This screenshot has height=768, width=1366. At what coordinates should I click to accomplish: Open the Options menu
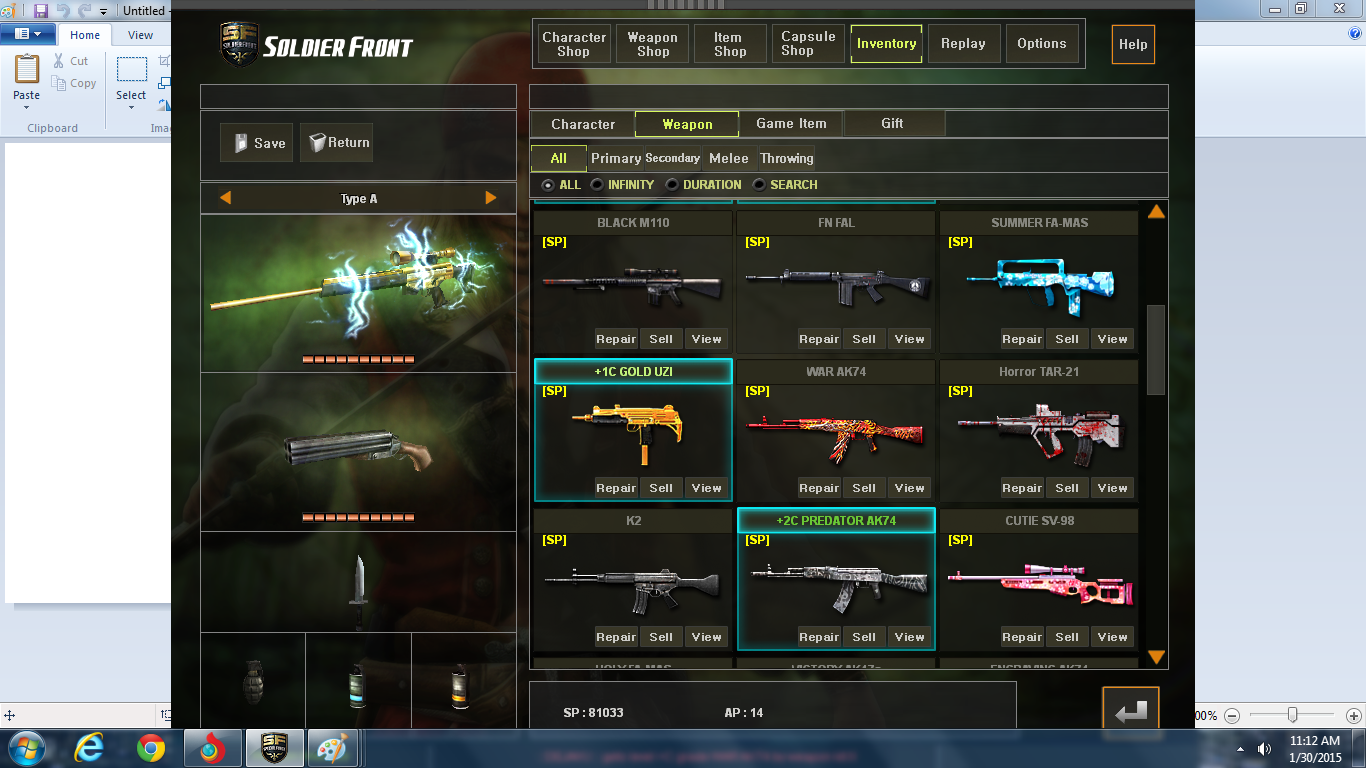pyautogui.click(x=1041, y=44)
